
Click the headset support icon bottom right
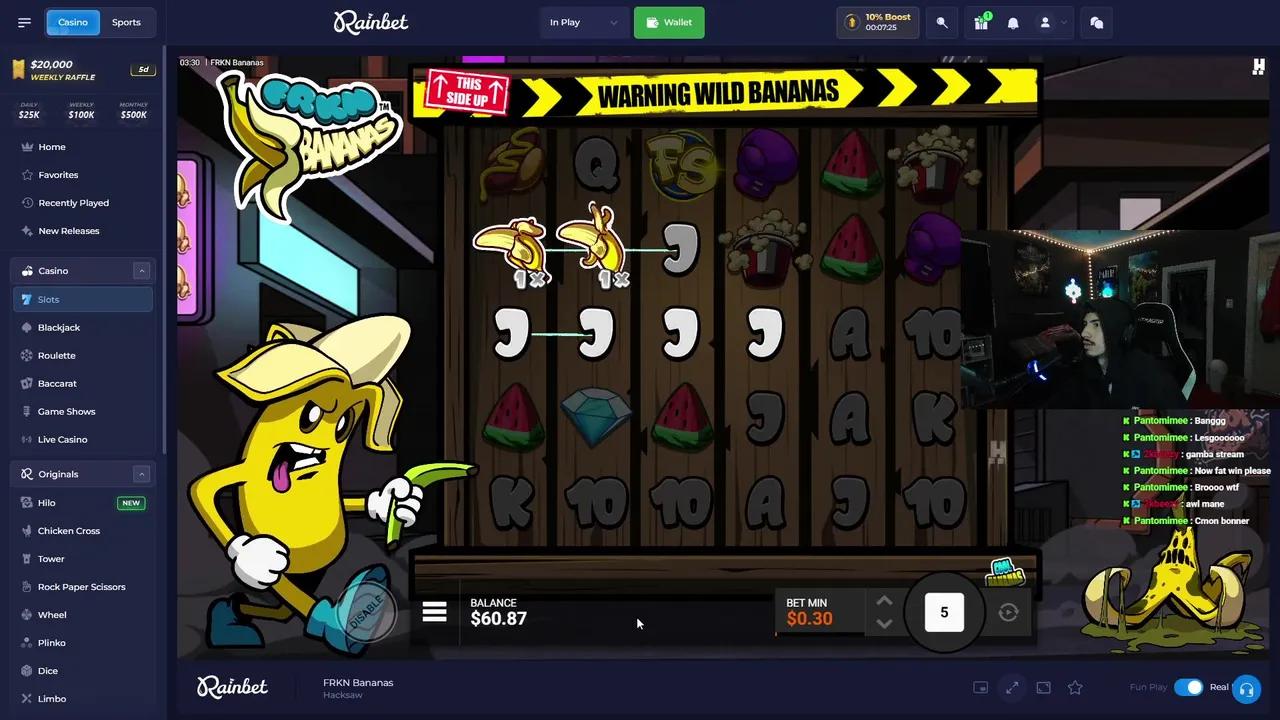[x=1246, y=687]
